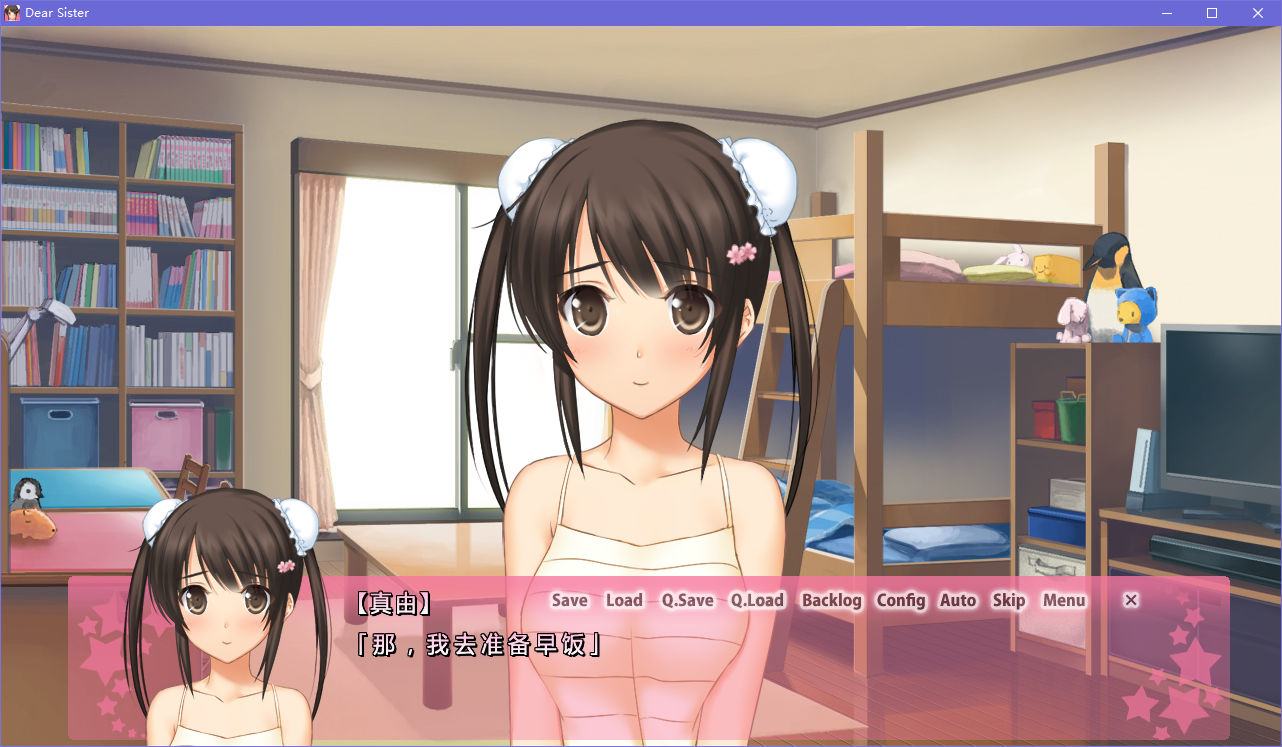Open the Save menu
The height and width of the screenshot is (747, 1282).
pyautogui.click(x=570, y=600)
